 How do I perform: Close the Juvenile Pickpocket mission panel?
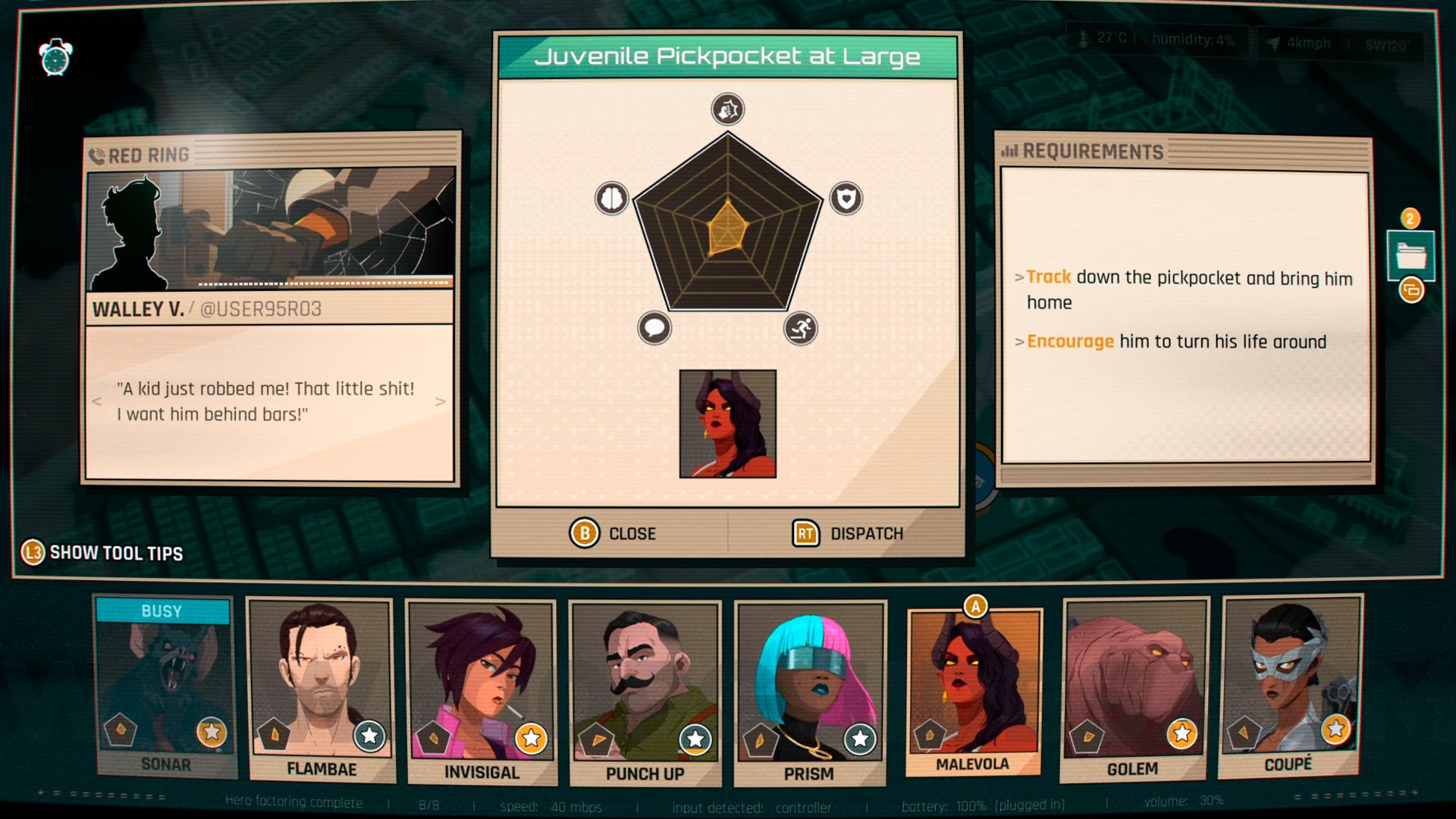point(613,534)
